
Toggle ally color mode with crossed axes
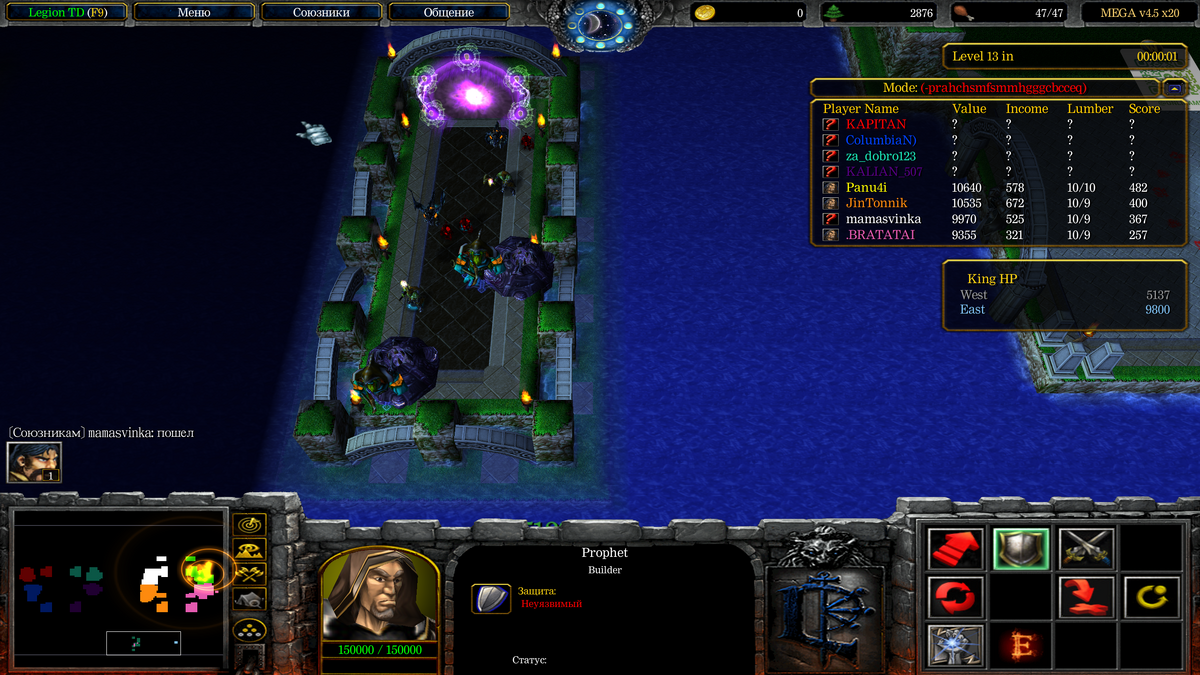point(249,574)
